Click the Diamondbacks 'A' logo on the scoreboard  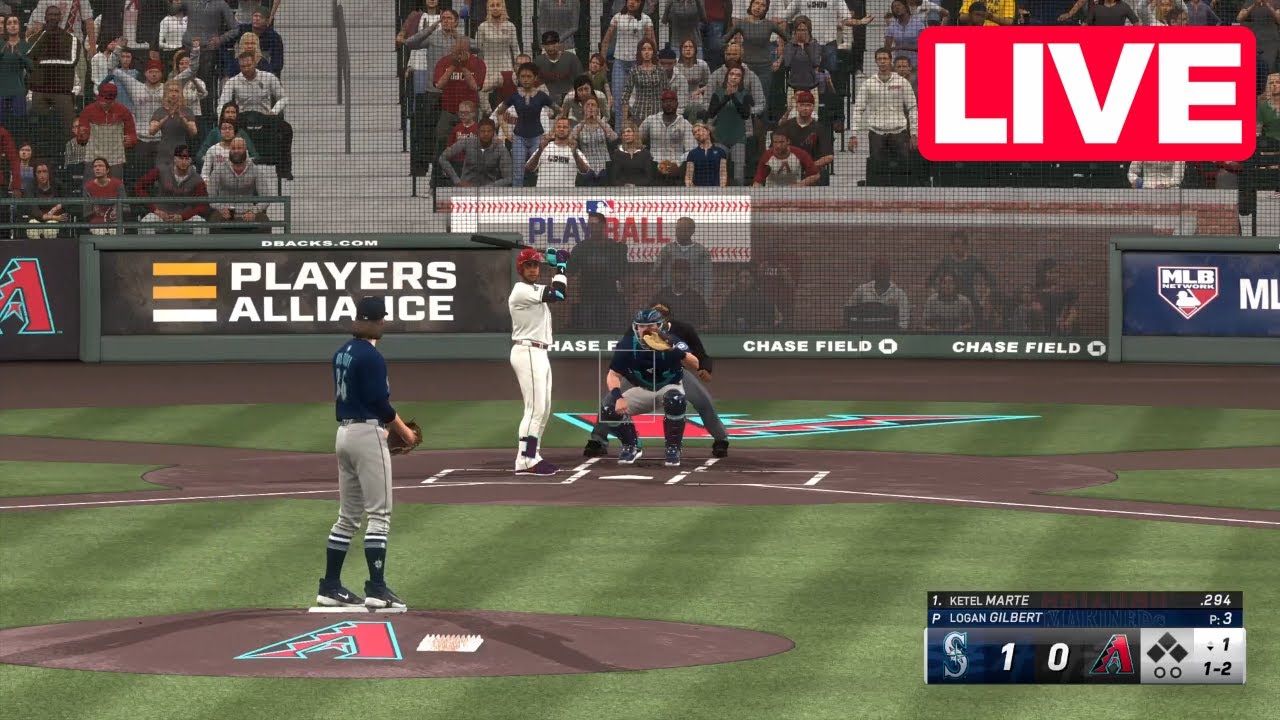pyautogui.click(x=1112, y=655)
